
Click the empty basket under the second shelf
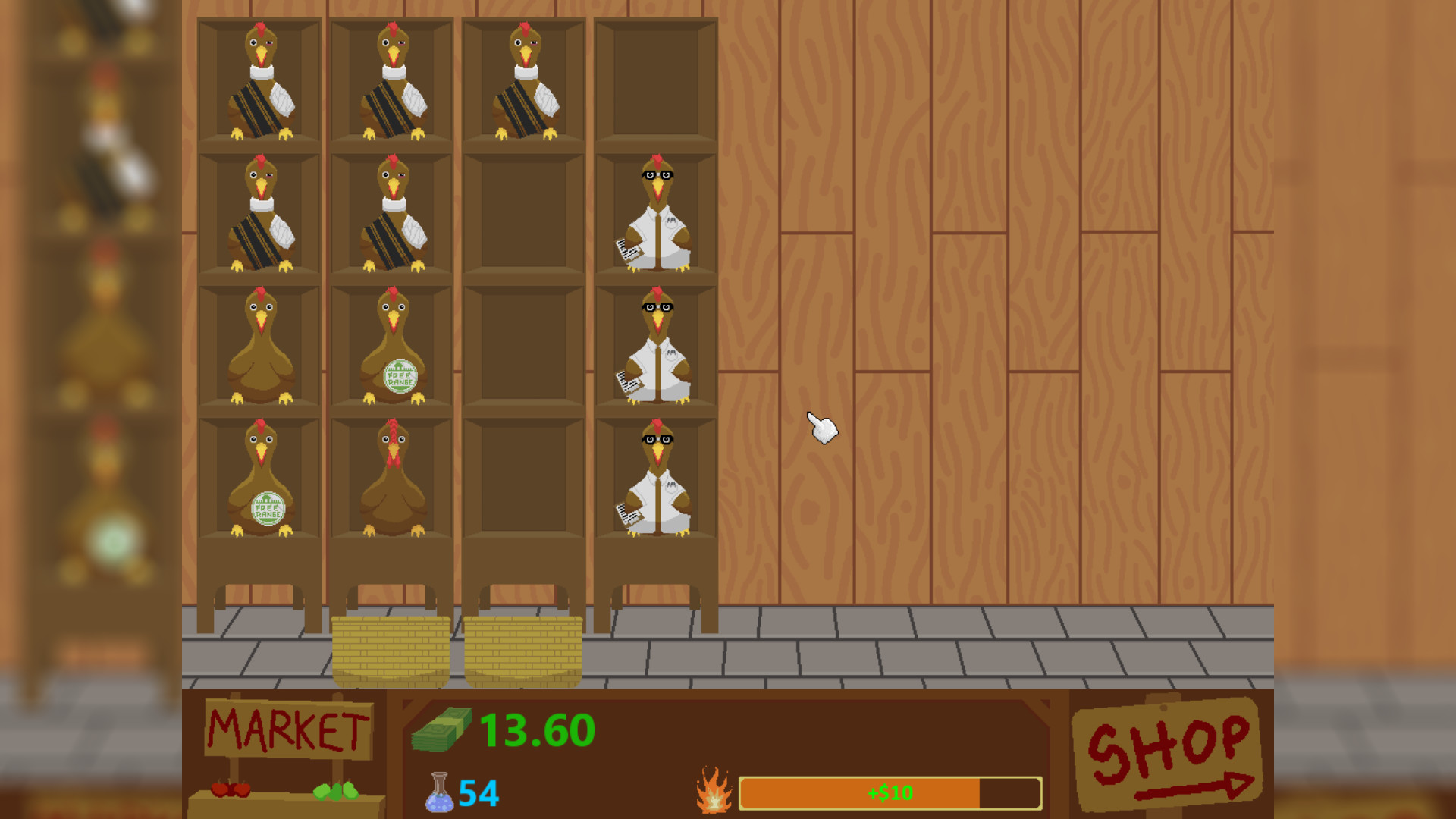pyautogui.click(x=391, y=652)
